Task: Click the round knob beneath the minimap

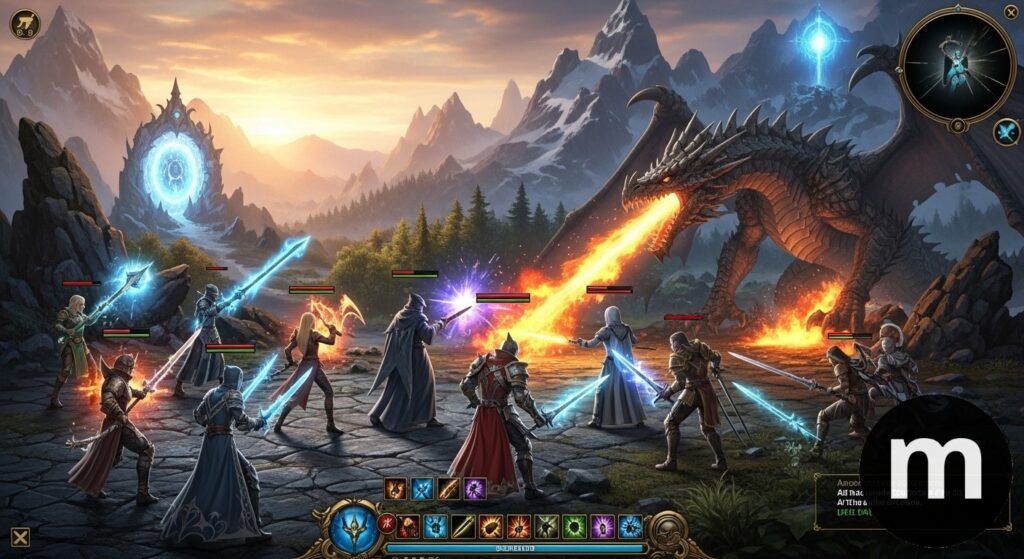Action: (x=957, y=126)
